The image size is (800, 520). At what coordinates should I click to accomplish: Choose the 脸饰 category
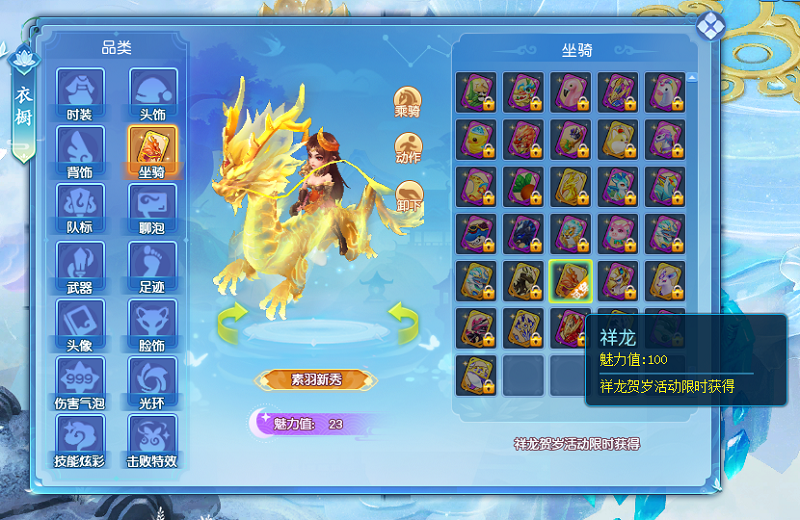(152, 324)
